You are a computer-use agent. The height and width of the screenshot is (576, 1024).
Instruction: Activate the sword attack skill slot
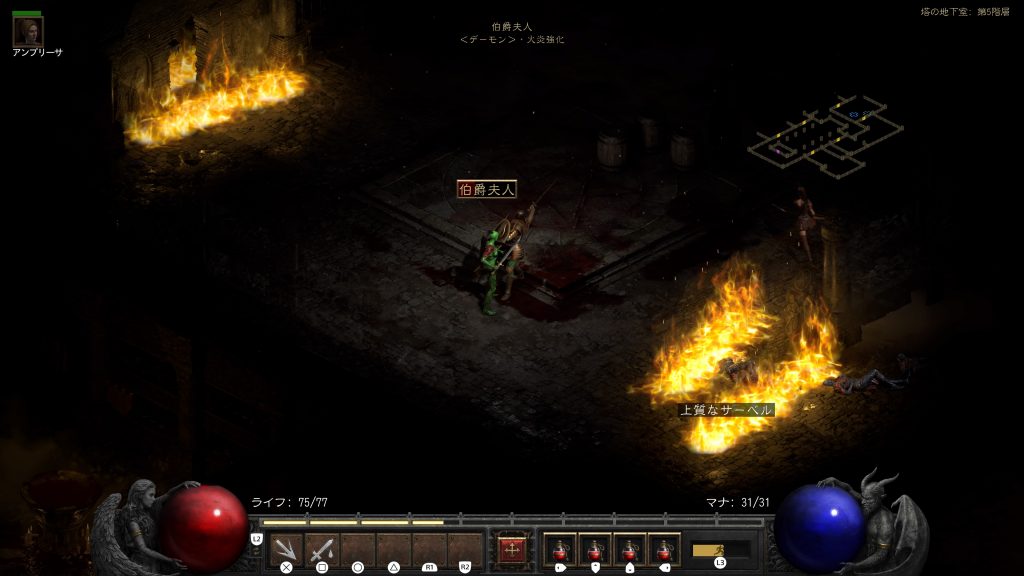pos(322,549)
